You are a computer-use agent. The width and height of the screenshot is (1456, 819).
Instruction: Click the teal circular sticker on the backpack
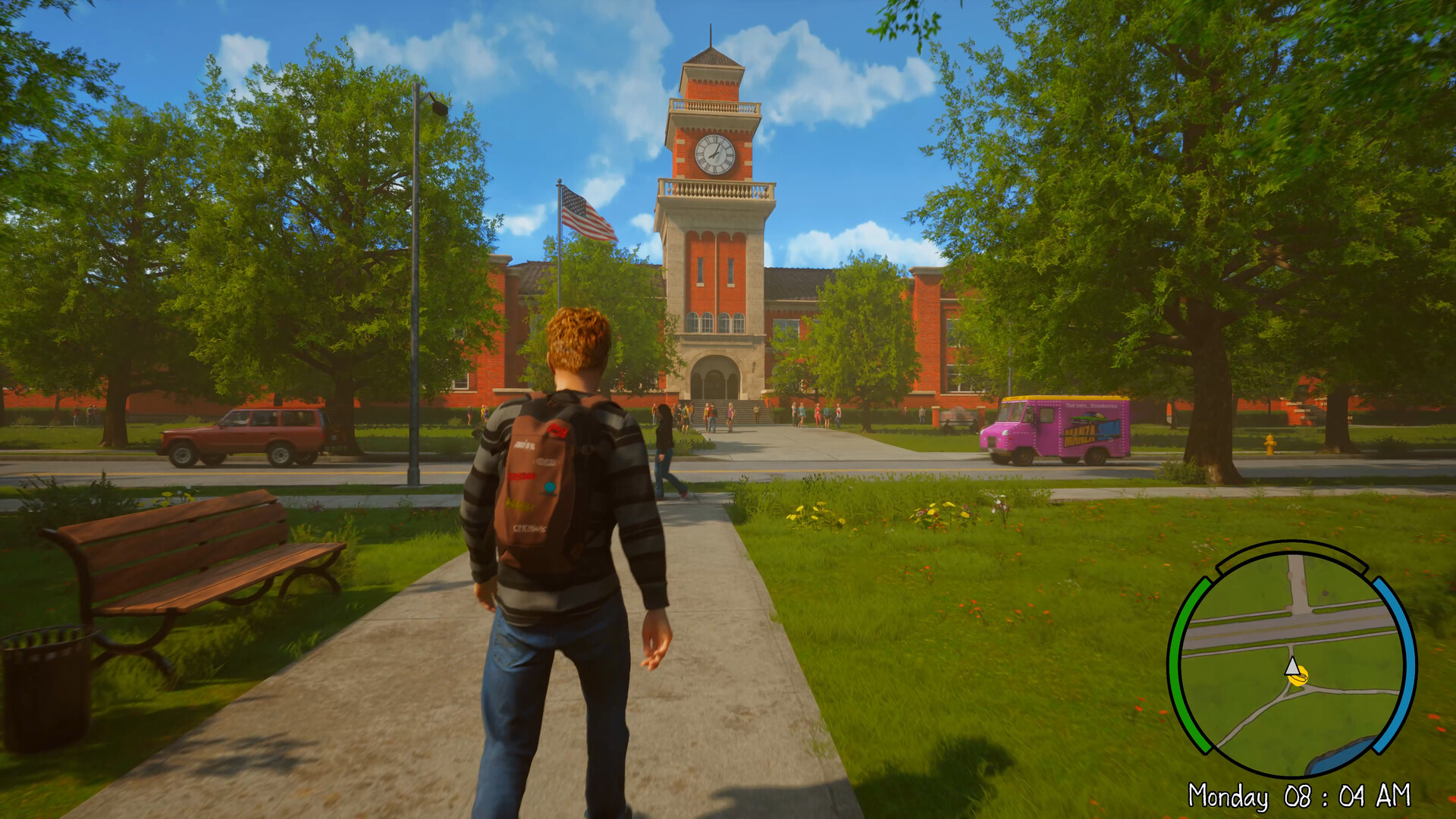549,488
